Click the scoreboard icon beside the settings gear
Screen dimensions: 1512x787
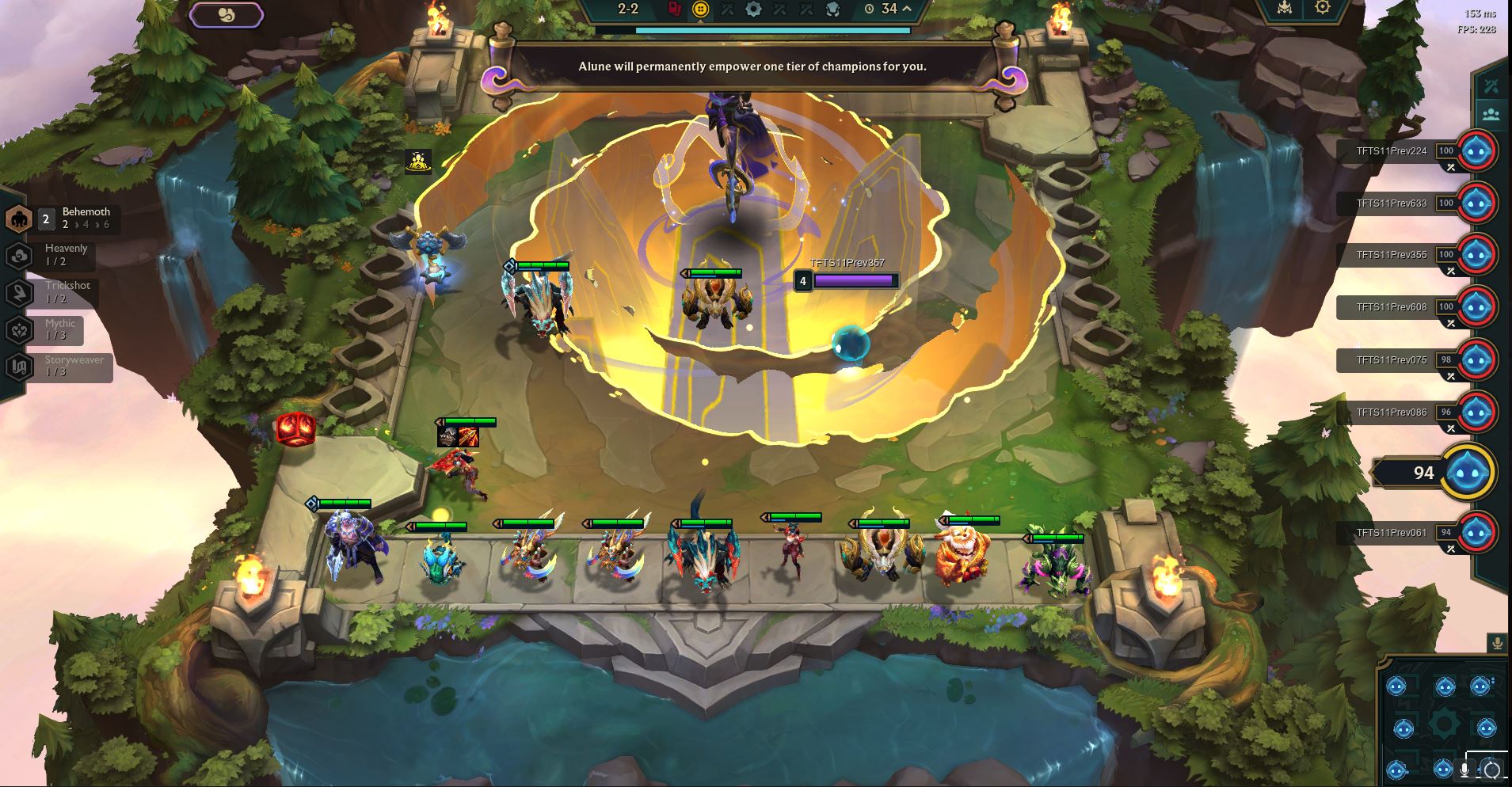point(1285,7)
